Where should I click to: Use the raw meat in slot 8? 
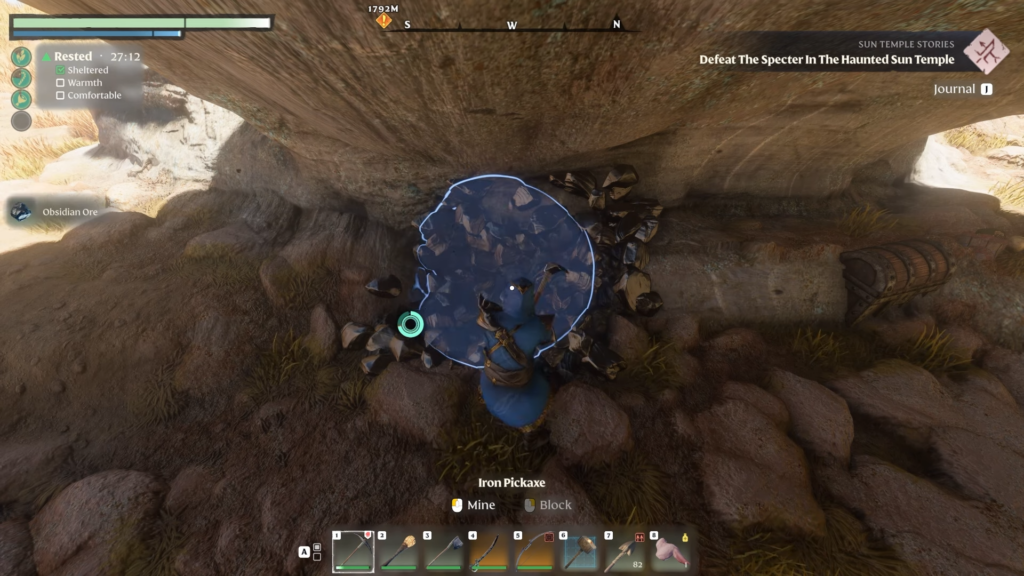coord(670,551)
